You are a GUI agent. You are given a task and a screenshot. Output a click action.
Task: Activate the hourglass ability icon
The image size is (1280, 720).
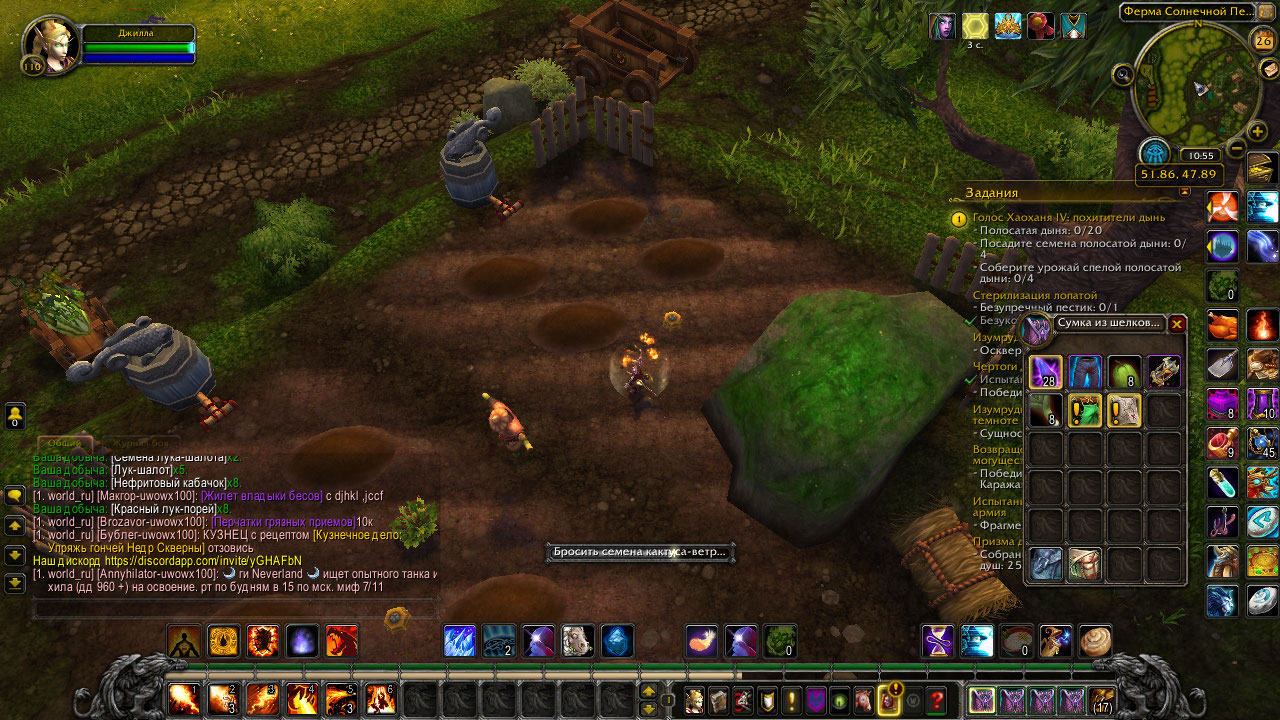click(x=938, y=641)
